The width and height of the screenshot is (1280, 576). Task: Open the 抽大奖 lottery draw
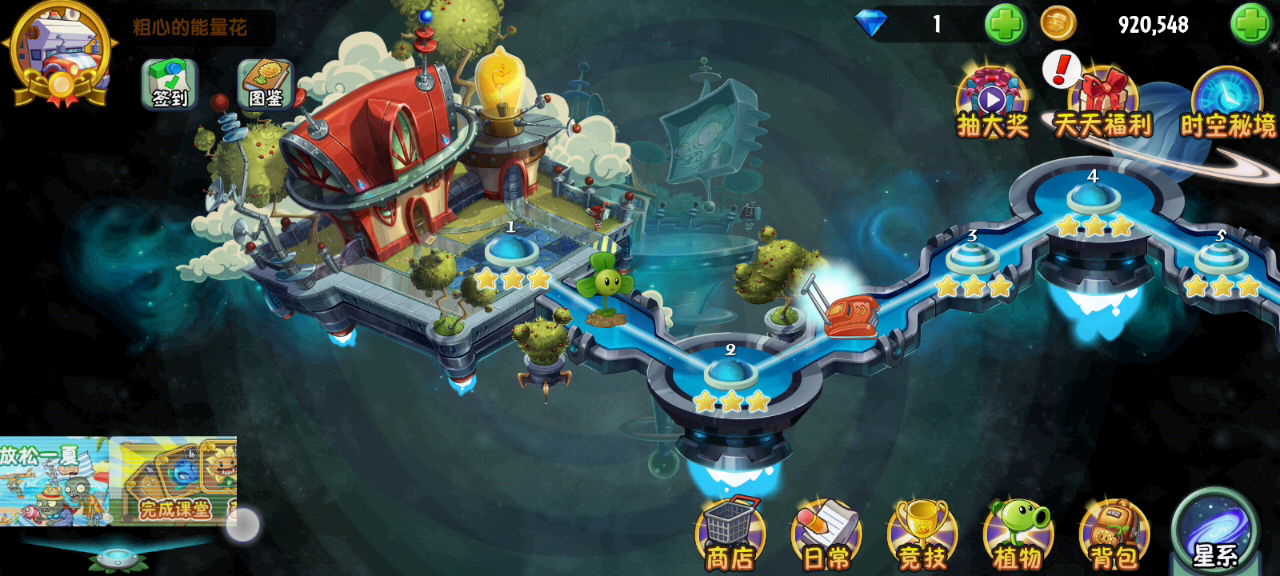pyautogui.click(x=992, y=102)
